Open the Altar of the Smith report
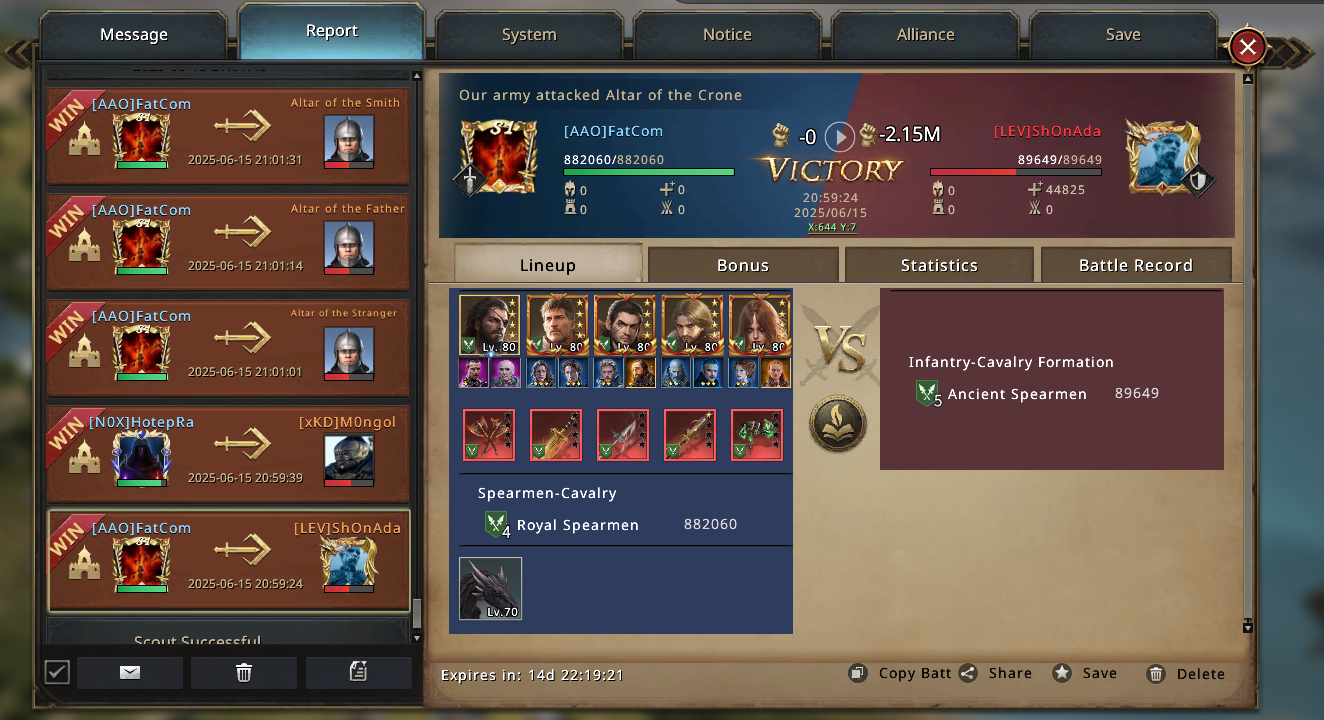The height and width of the screenshot is (720, 1324). [228, 135]
